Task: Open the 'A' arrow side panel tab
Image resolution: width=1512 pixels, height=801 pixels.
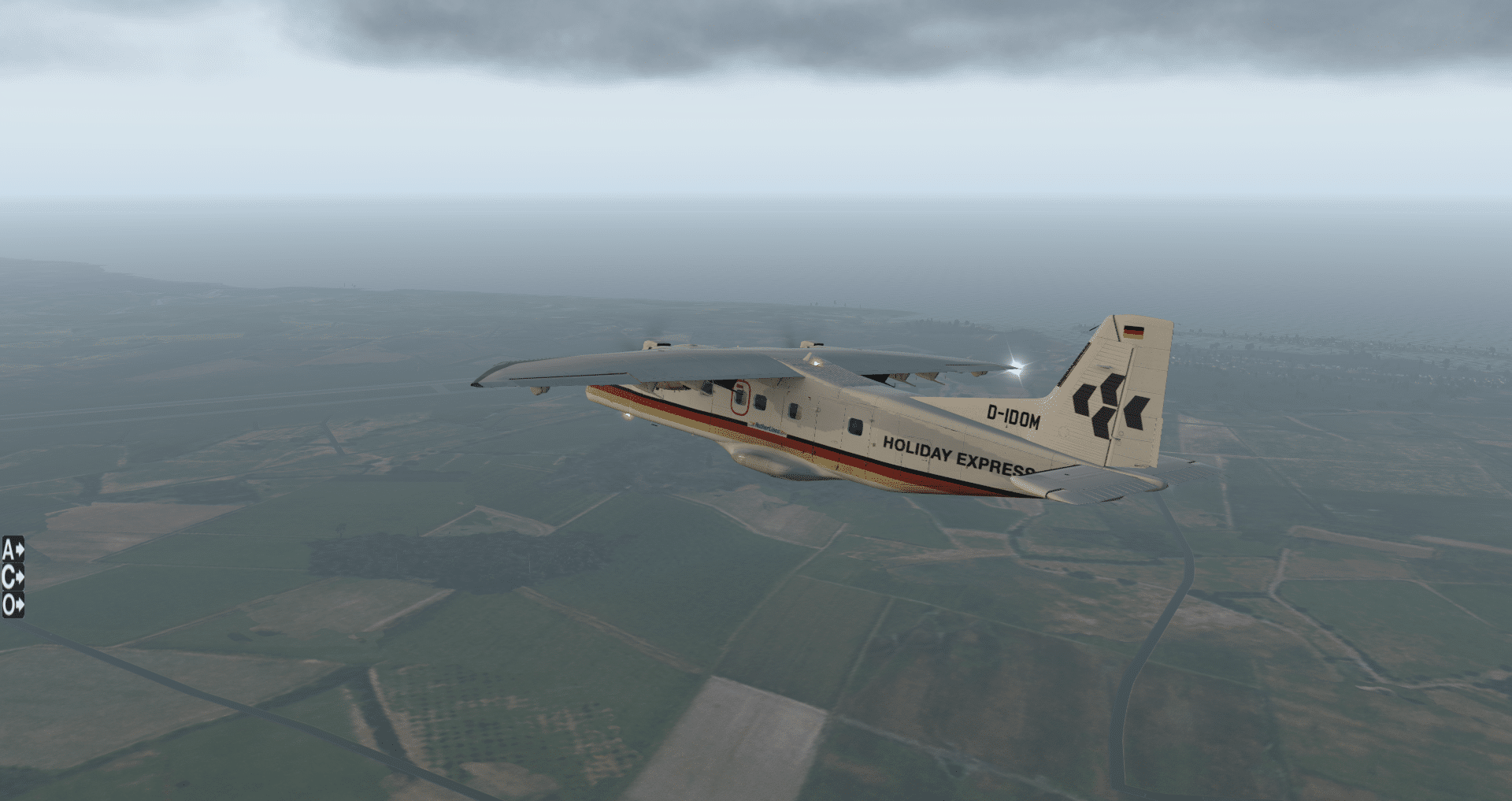Action: 13,549
